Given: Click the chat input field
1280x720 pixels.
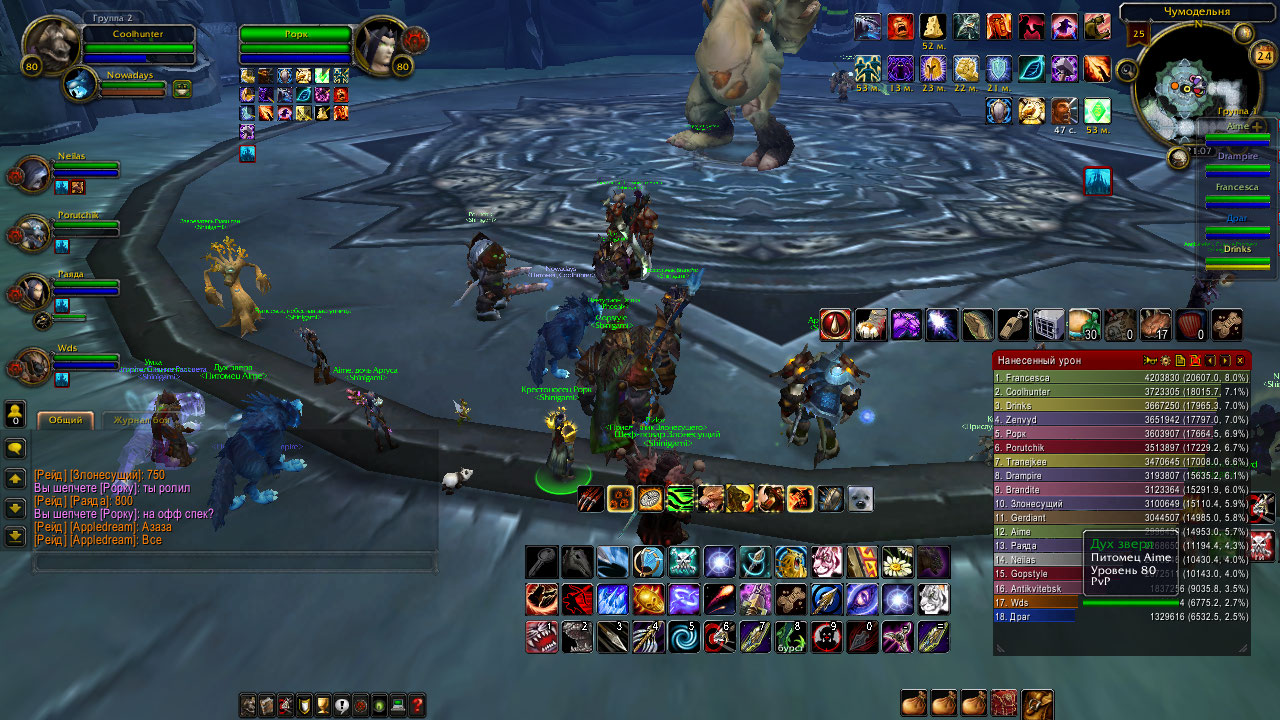Looking at the screenshot, I should point(235,562).
